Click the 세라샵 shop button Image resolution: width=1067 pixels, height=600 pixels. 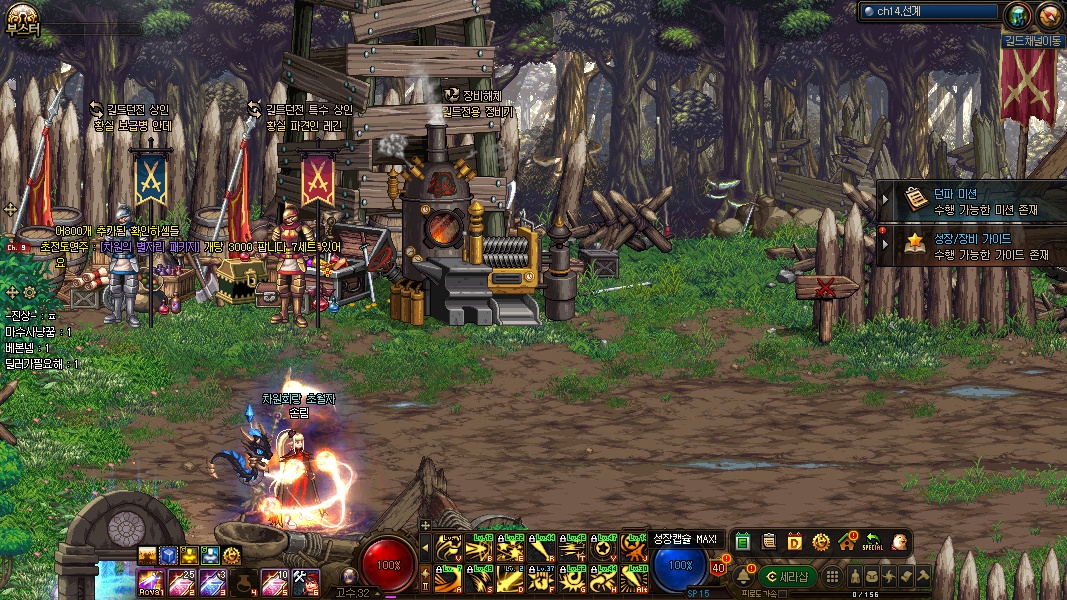point(787,576)
